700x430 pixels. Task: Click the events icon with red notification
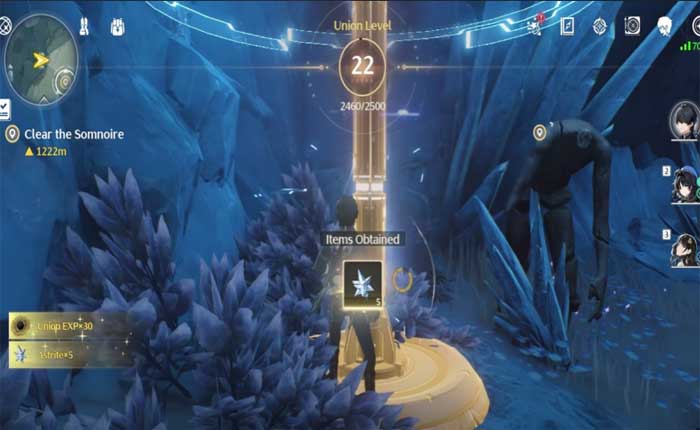coord(535,24)
